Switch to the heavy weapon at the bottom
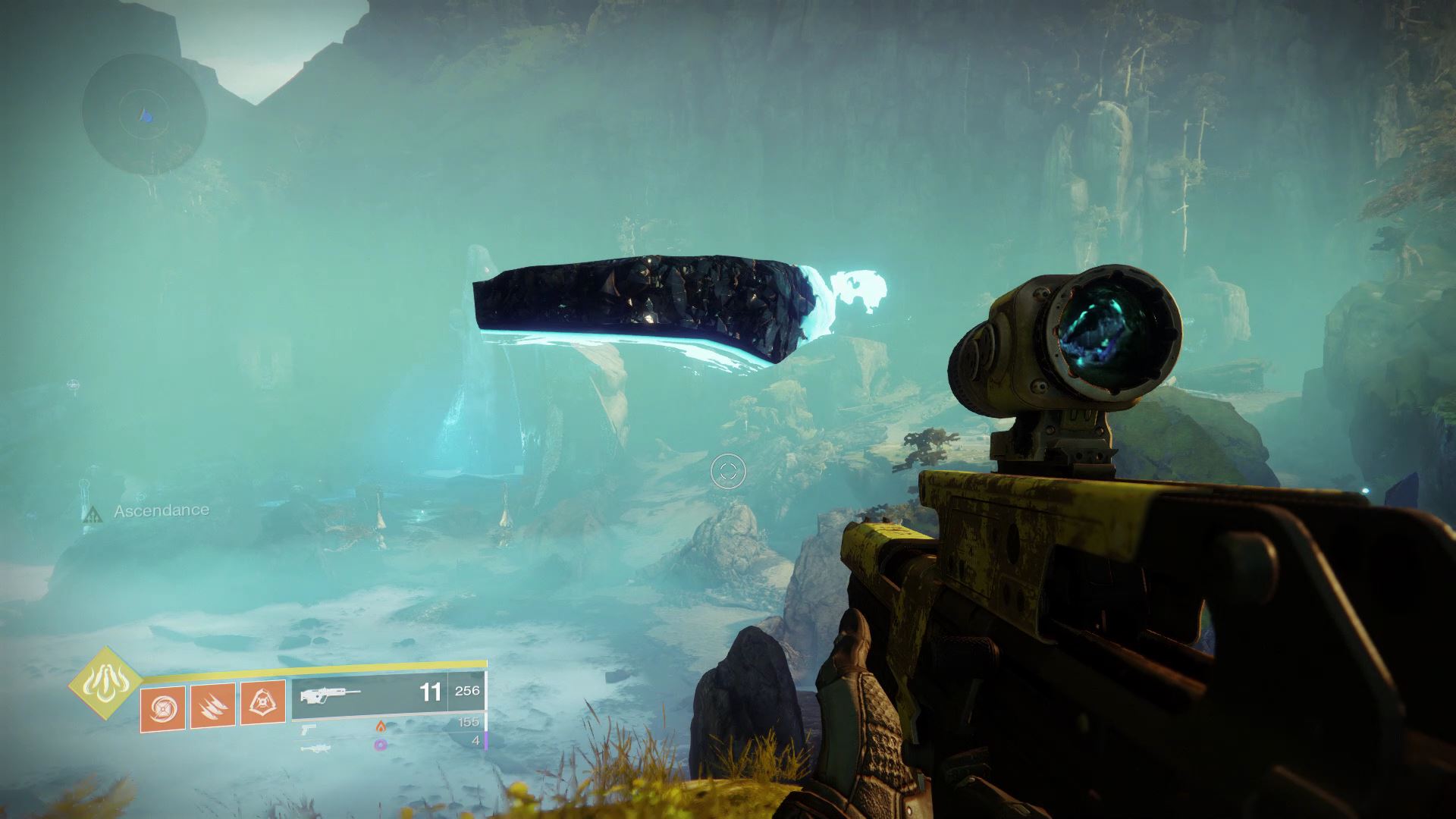 click(314, 748)
